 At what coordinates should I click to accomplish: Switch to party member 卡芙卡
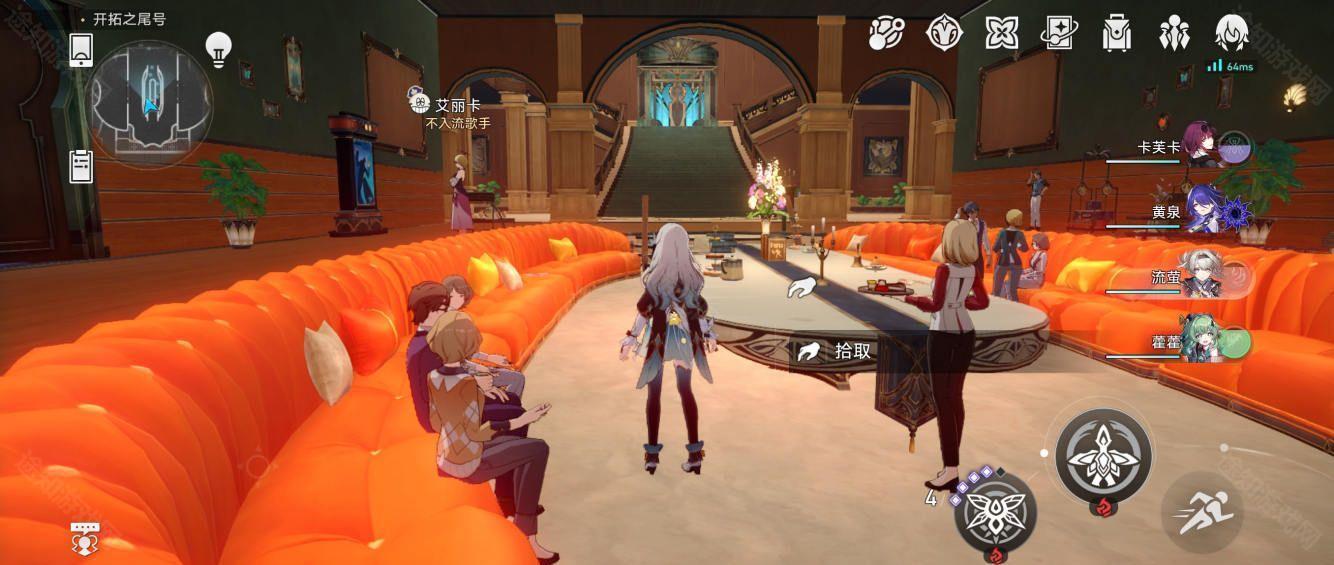[x=1200, y=147]
